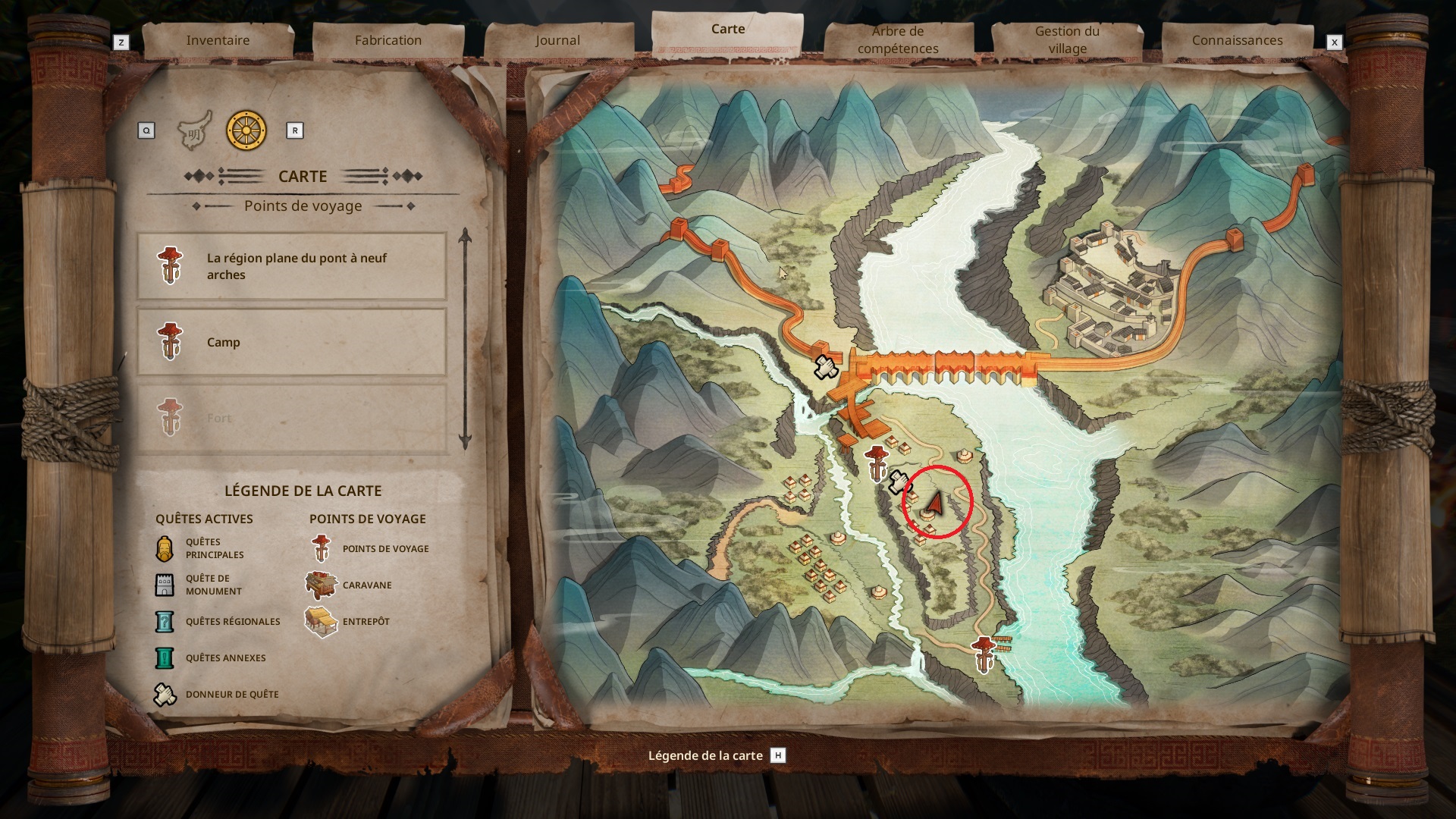Select the Camp travel point

coord(292,342)
